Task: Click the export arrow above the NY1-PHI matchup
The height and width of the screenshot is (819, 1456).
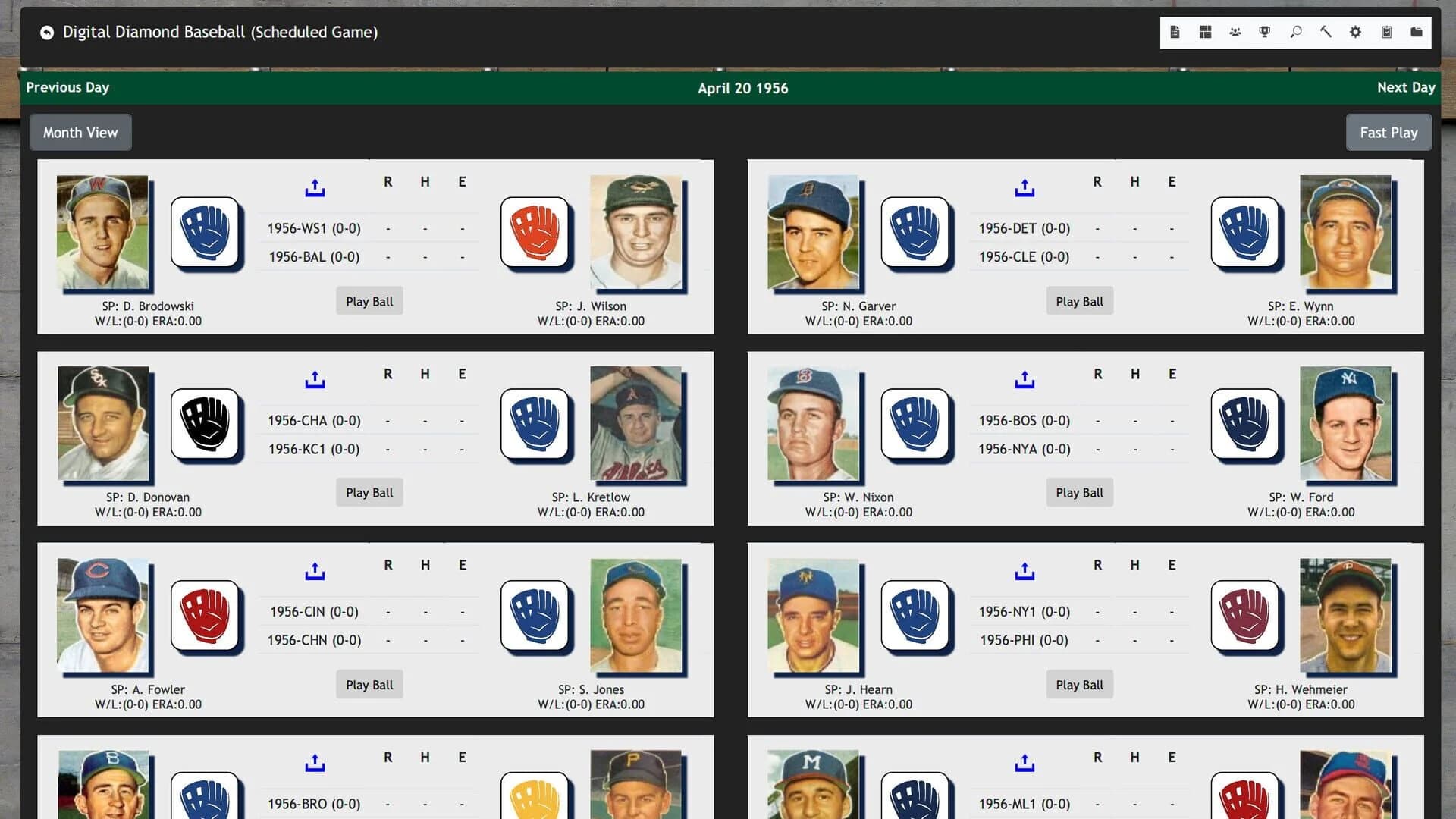Action: [1025, 570]
